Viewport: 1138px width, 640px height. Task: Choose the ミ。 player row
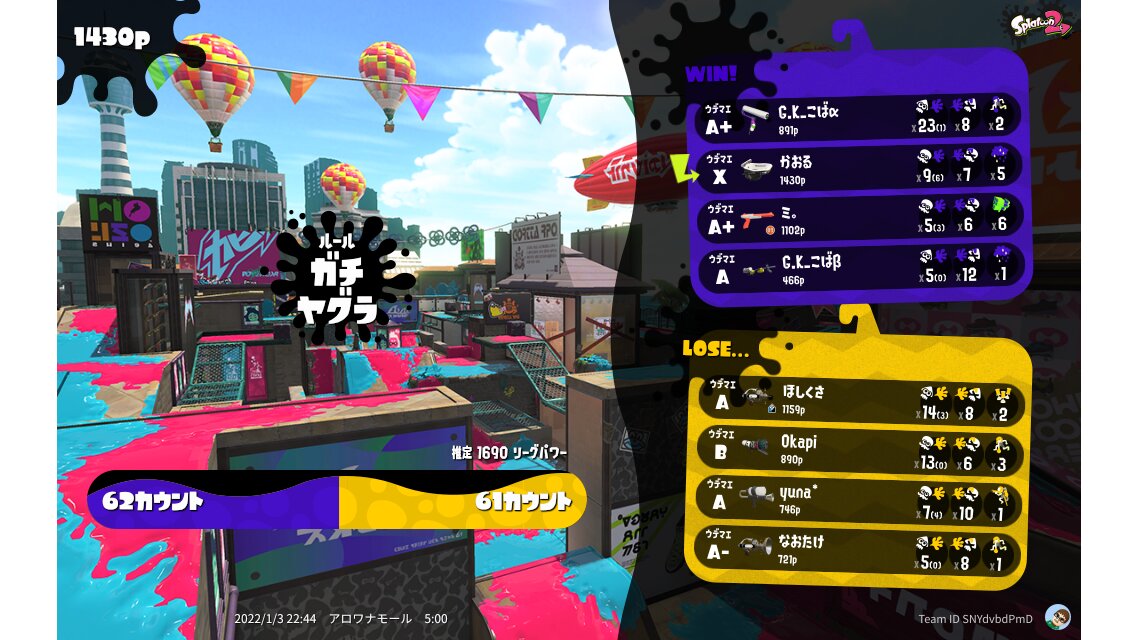click(858, 219)
